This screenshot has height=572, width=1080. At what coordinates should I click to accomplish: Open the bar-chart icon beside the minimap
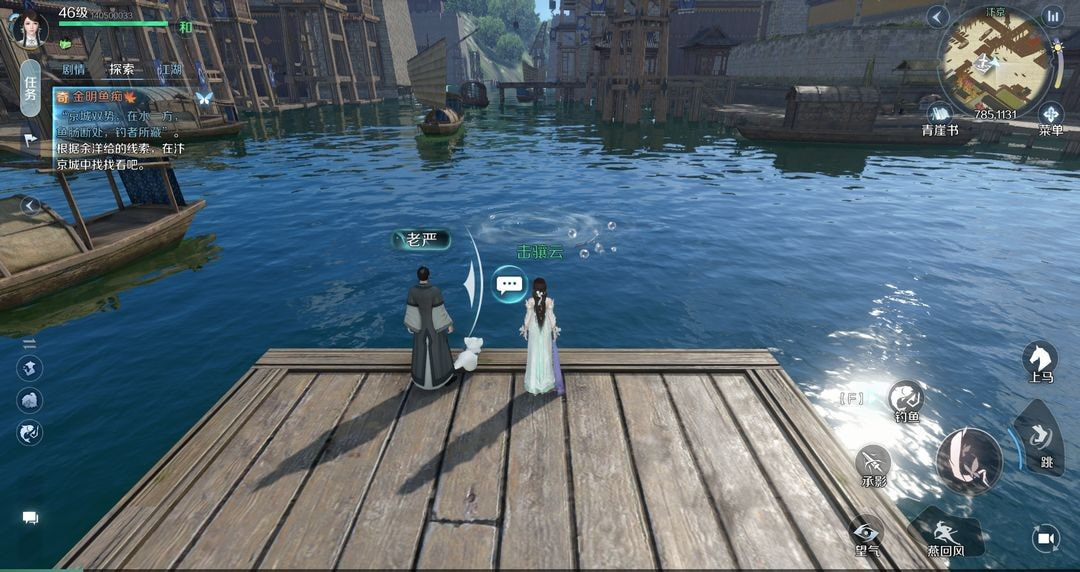(1052, 16)
